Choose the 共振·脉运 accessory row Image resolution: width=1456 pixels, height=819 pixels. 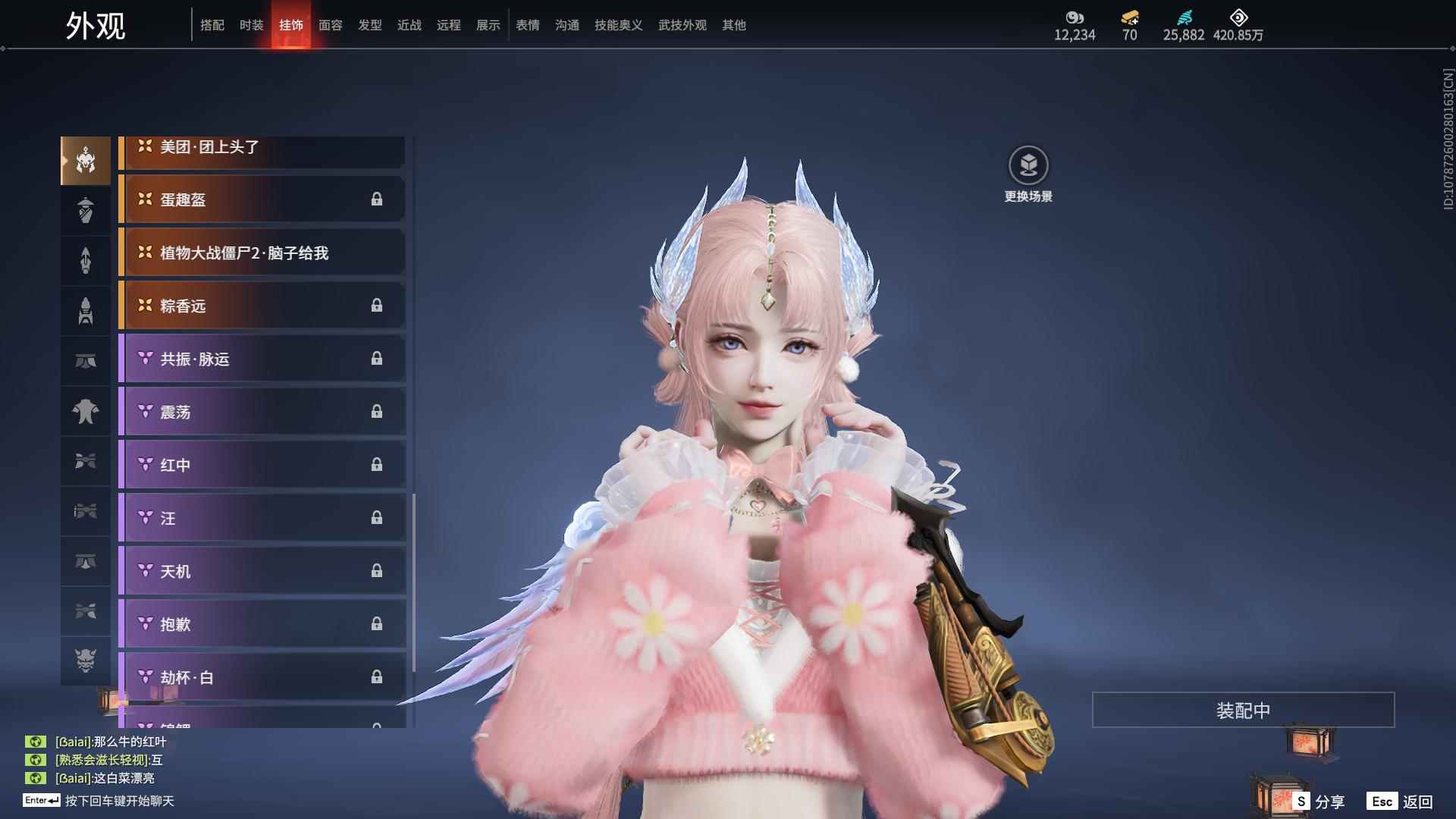pos(262,359)
